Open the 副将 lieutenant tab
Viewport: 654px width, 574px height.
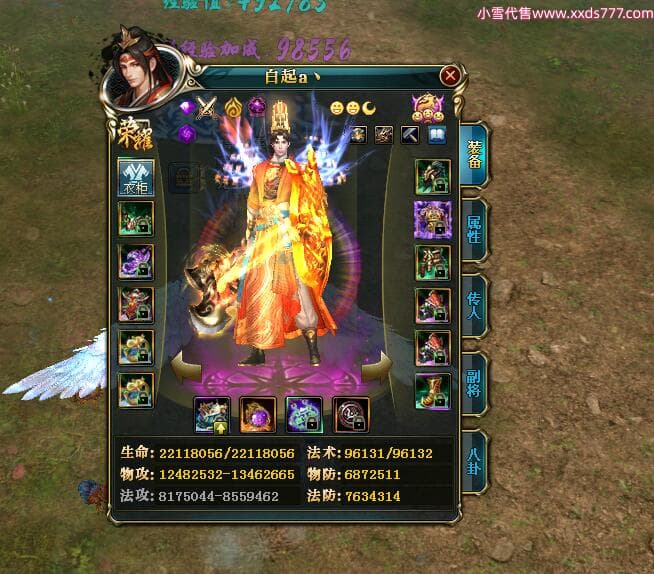point(475,381)
